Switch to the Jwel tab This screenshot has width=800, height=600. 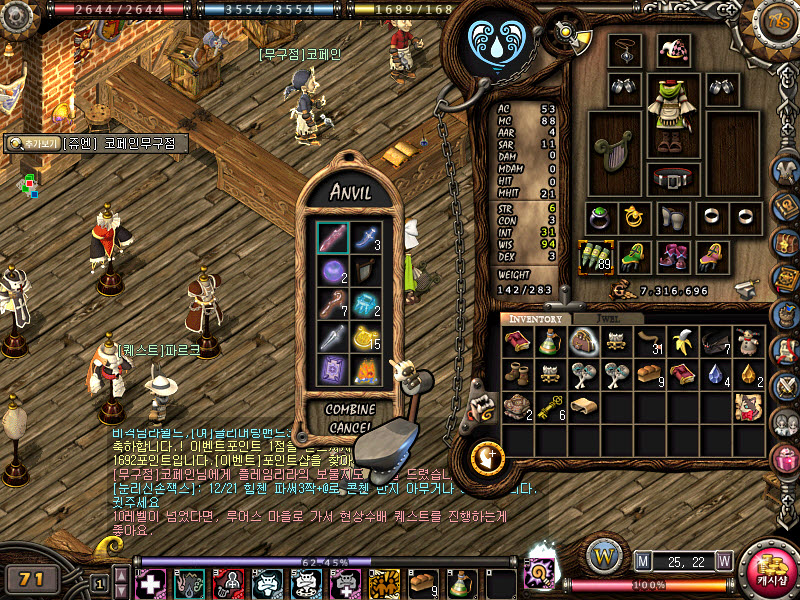607,319
